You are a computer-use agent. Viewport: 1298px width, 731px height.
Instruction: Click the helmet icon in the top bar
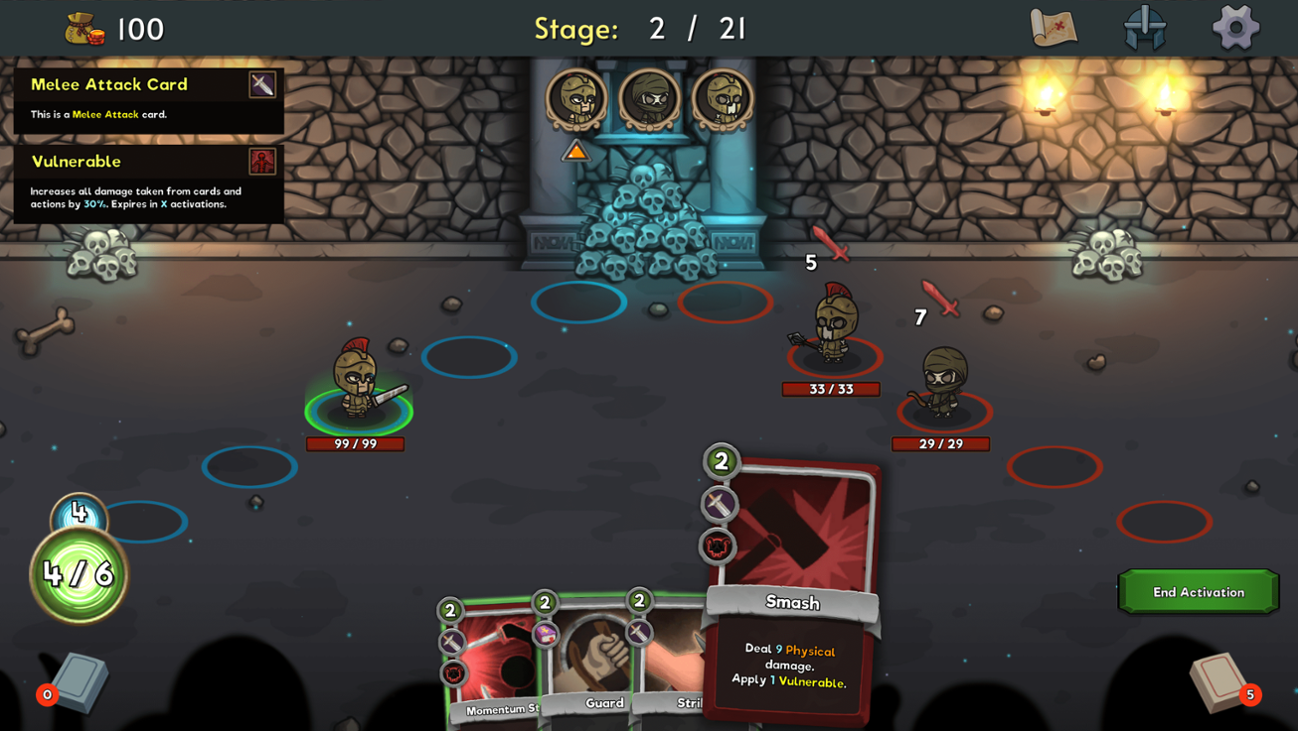click(x=1146, y=26)
